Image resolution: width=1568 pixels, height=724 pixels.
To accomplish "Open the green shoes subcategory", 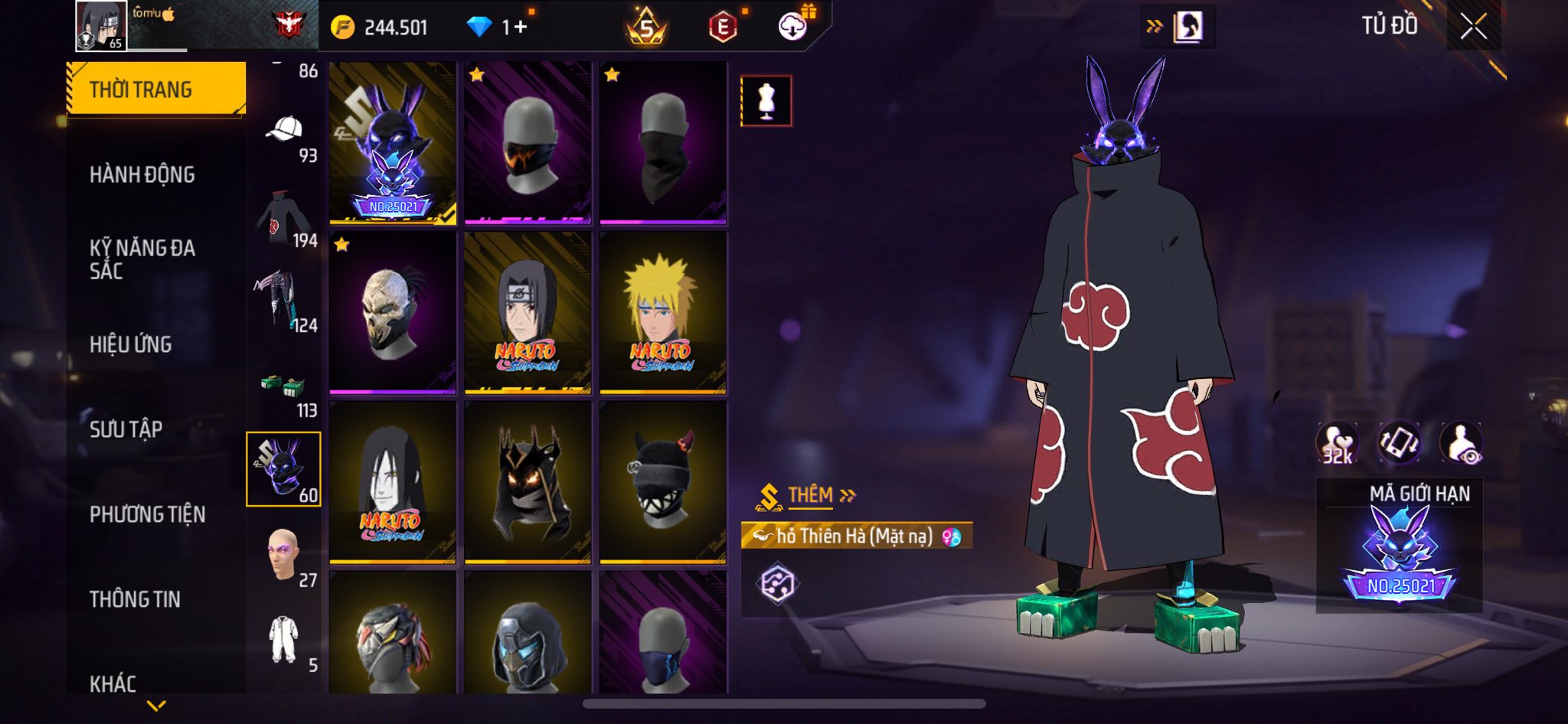I will [x=283, y=386].
